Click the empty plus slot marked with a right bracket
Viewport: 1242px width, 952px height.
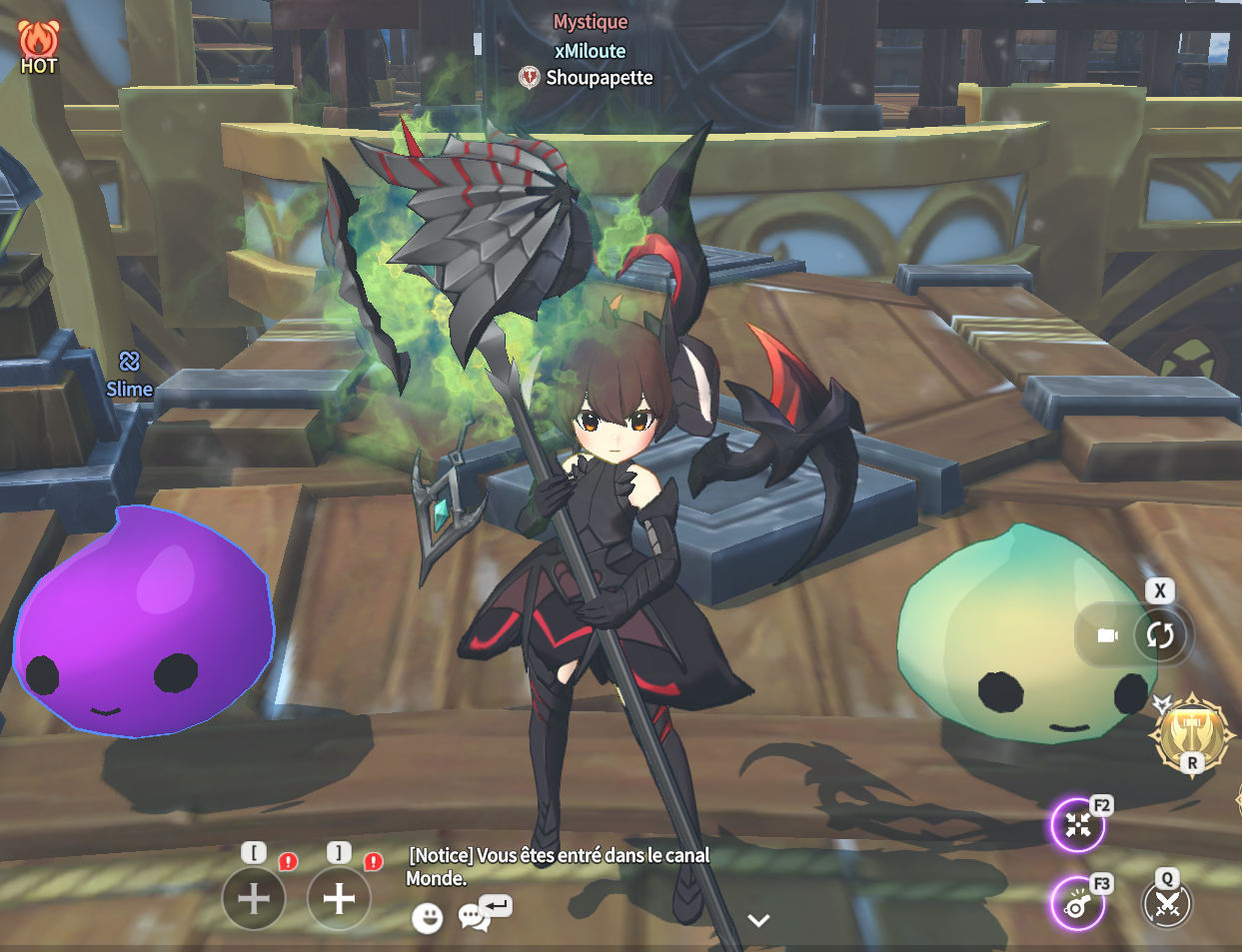pos(339,897)
